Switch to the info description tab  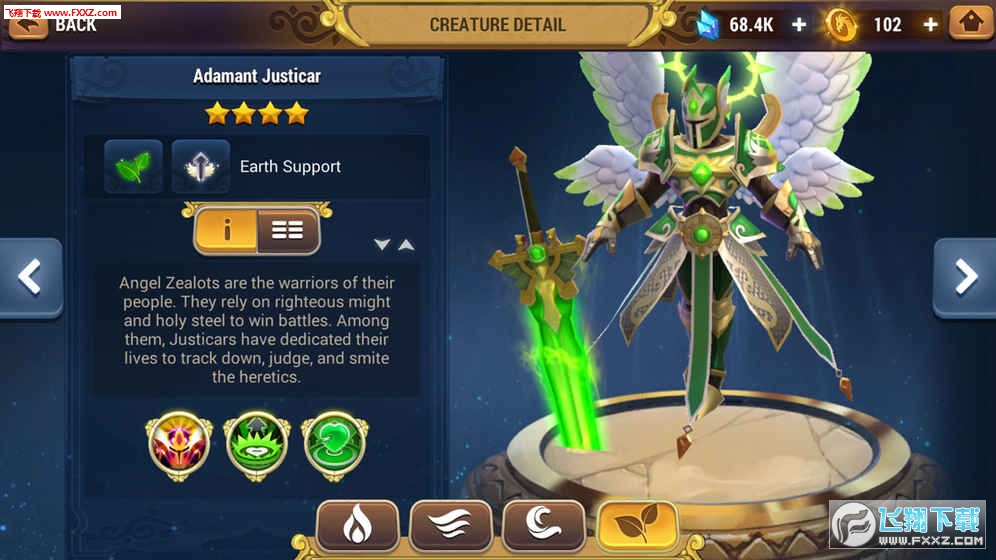[227, 230]
